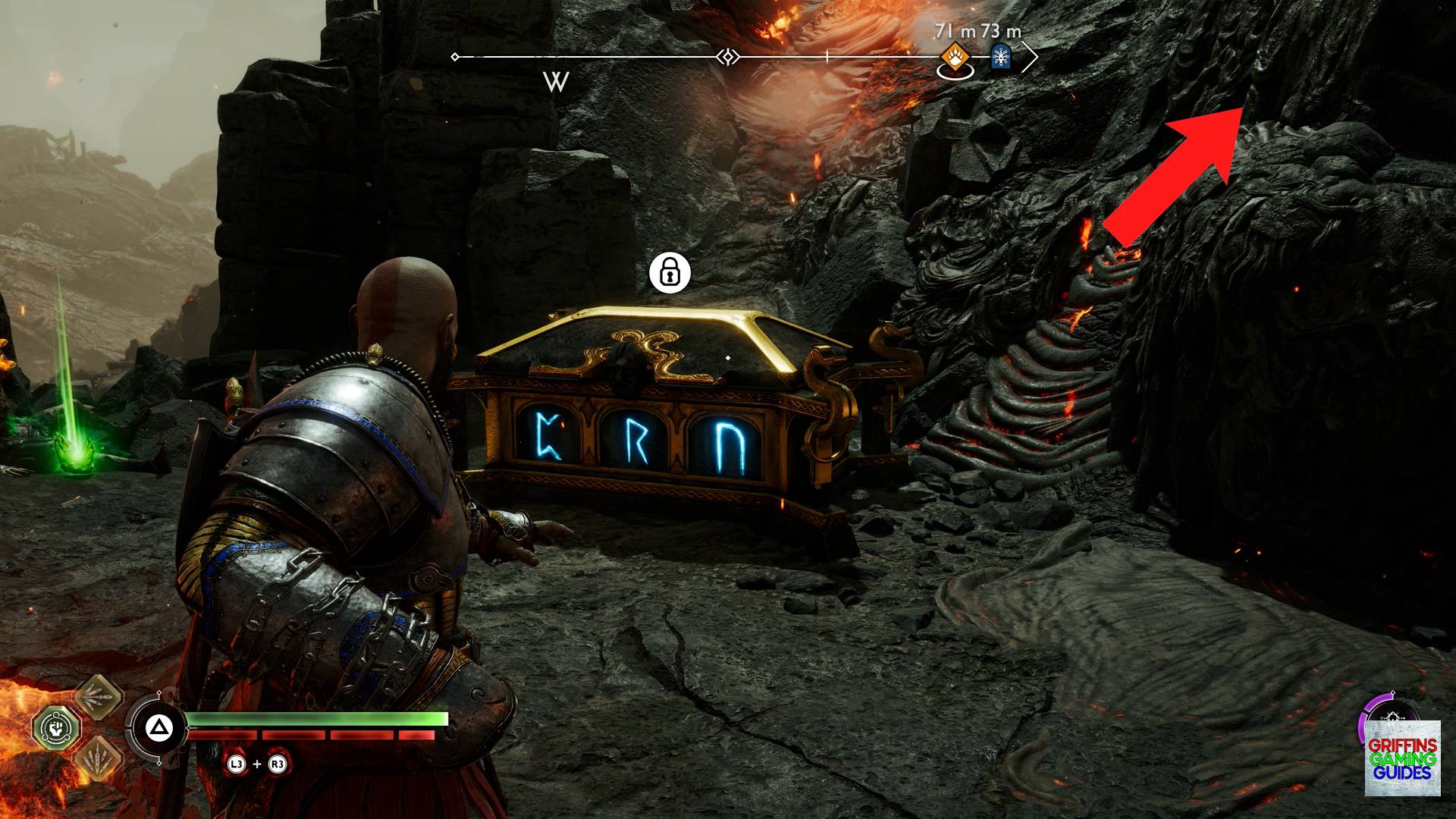Click the diamond marker on the compass line

726,55
